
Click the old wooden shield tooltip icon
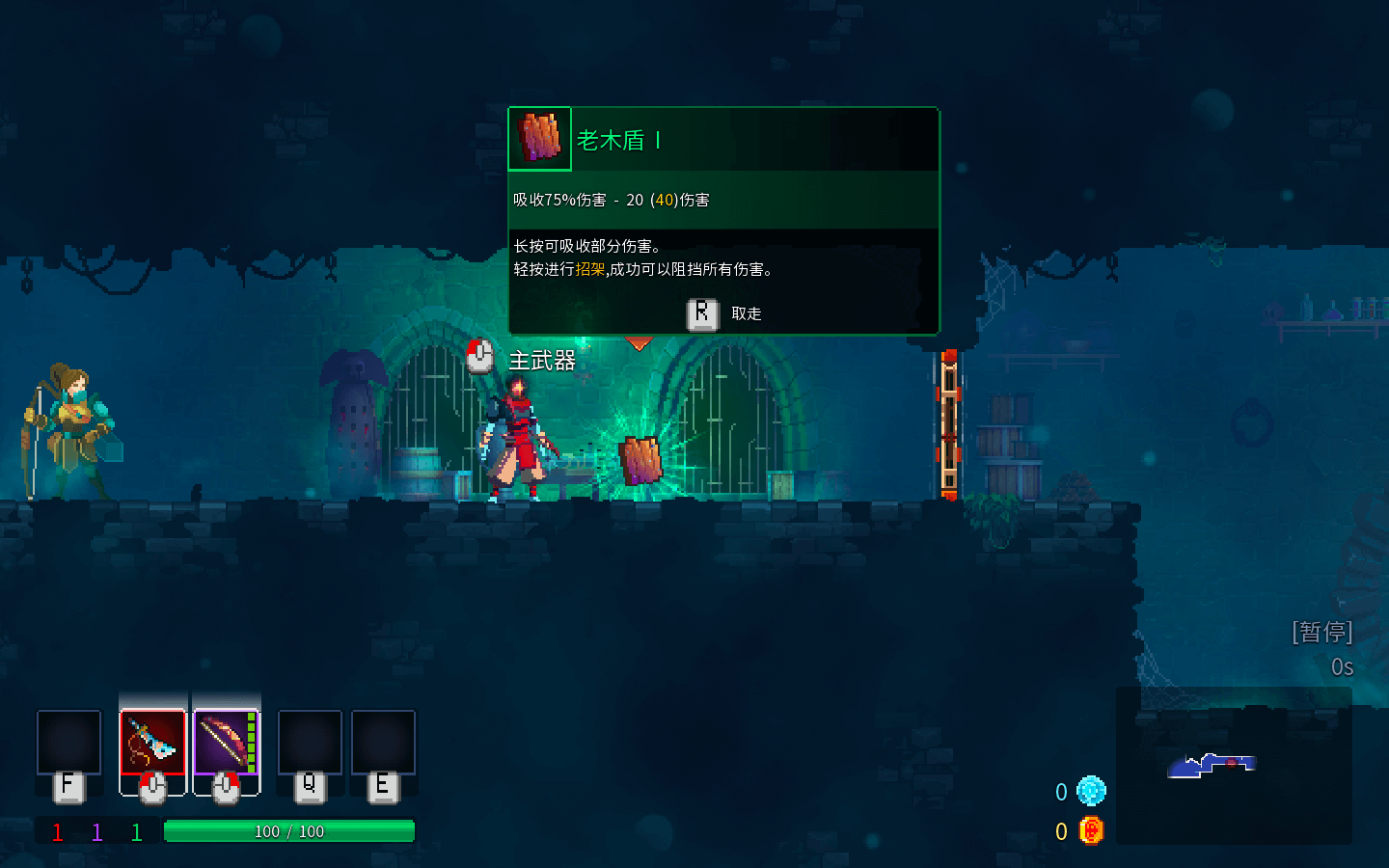[x=540, y=139]
